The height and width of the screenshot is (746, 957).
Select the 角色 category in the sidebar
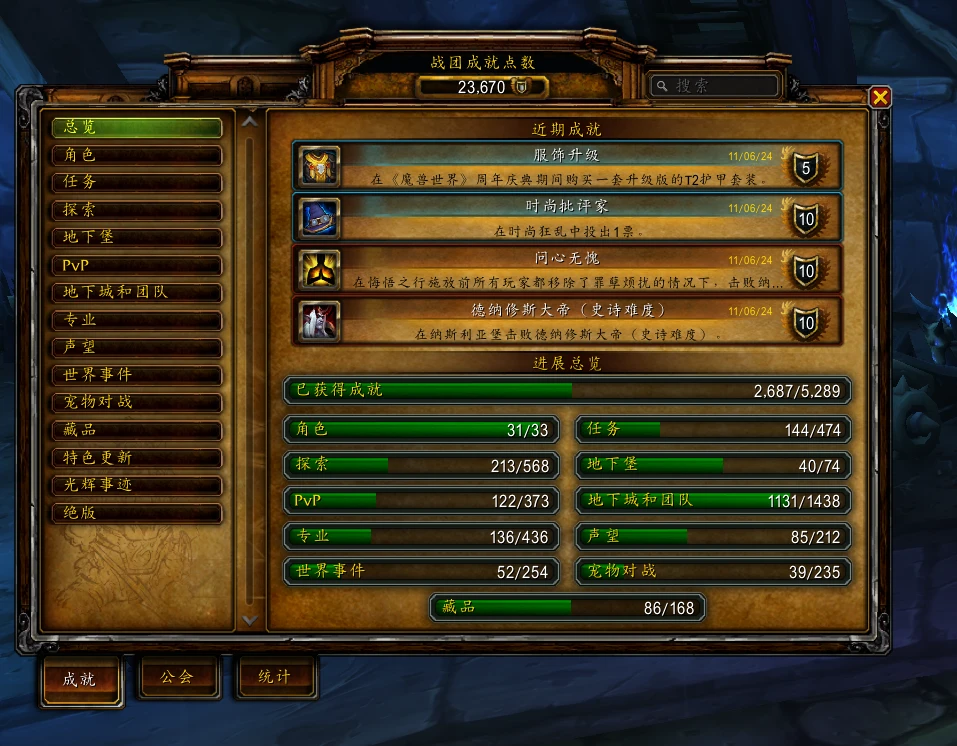[x=137, y=155]
